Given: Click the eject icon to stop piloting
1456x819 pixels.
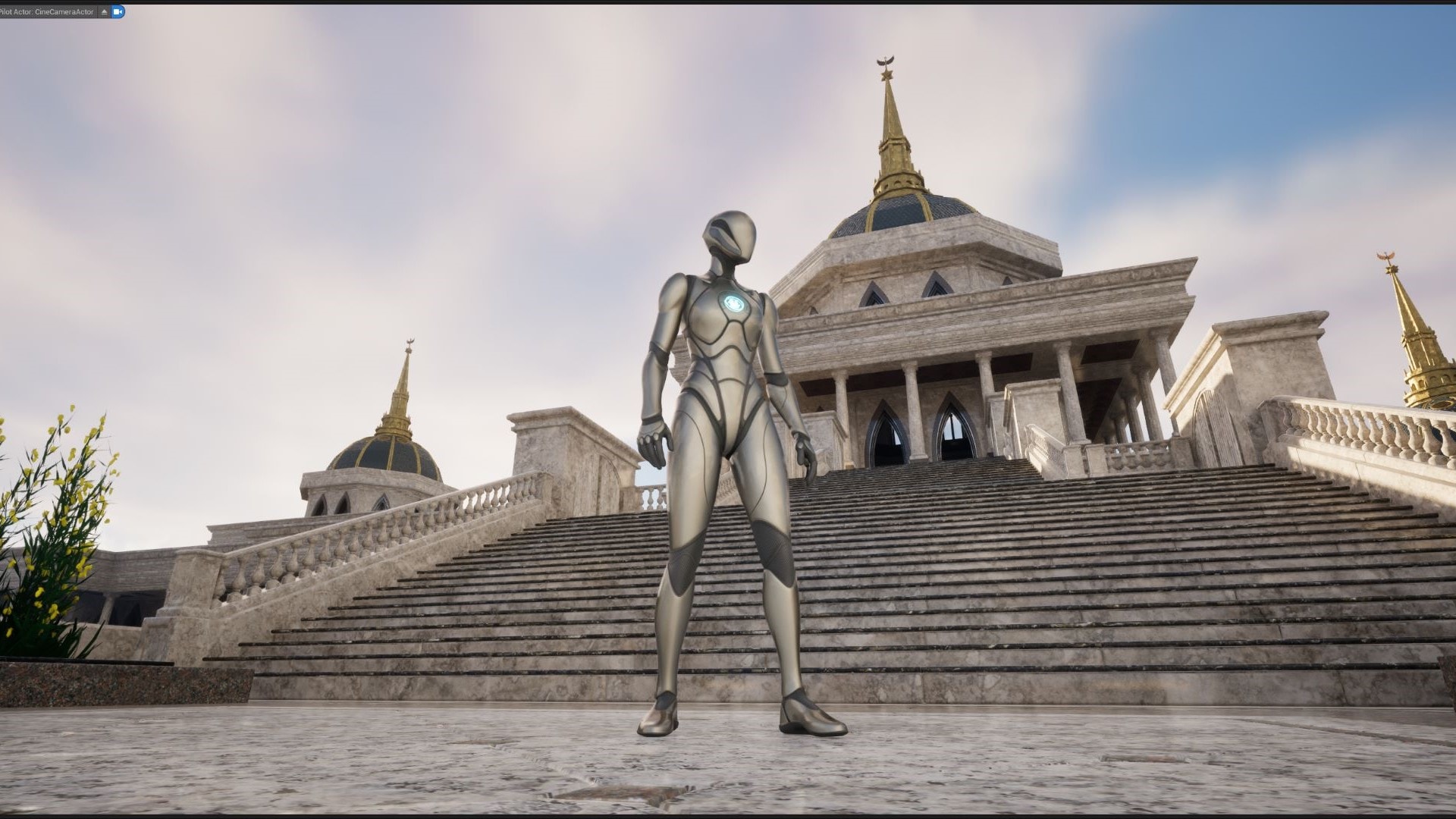Looking at the screenshot, I should pos(104,11).
